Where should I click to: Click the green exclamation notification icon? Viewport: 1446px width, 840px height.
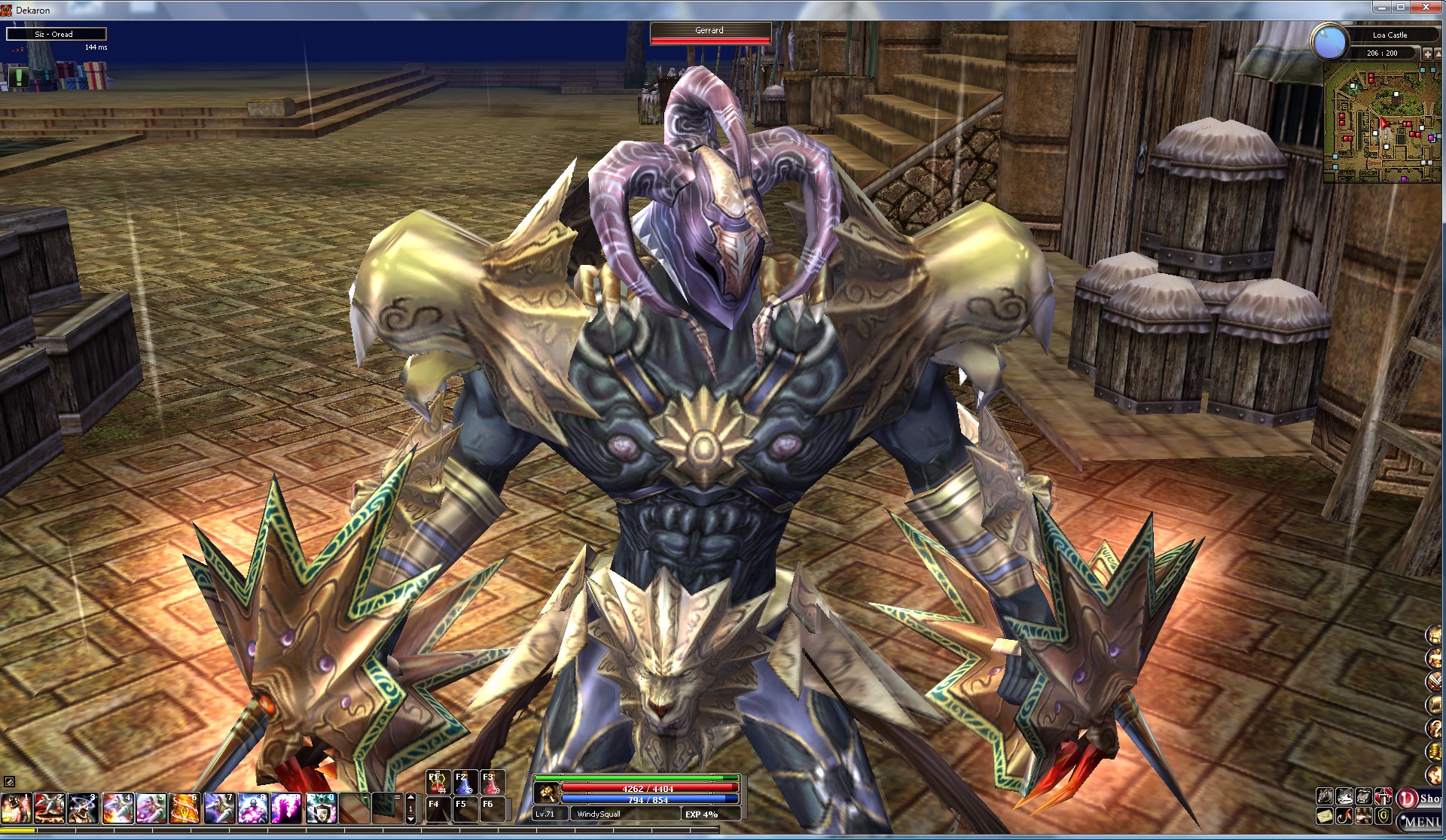[18, 76]
